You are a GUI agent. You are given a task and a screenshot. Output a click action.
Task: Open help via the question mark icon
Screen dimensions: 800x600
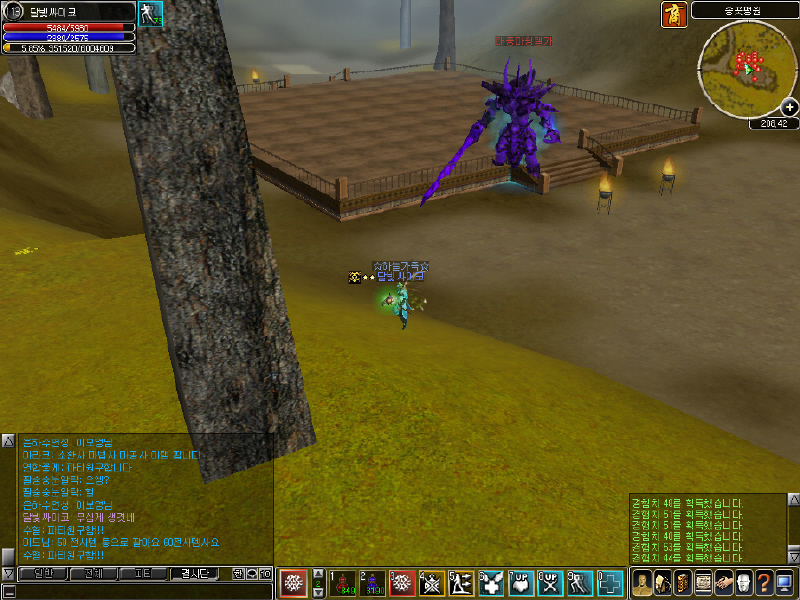click(763, 582)
